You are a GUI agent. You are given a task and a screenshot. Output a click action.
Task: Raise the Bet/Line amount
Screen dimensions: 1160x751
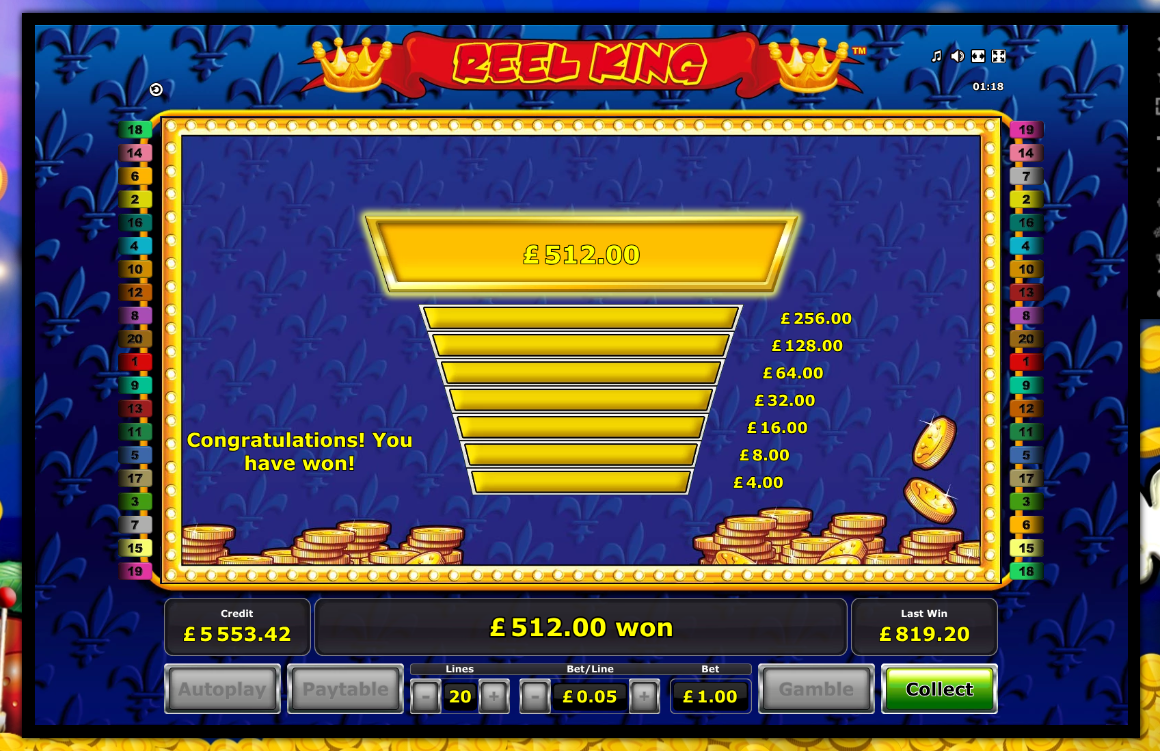644,696
